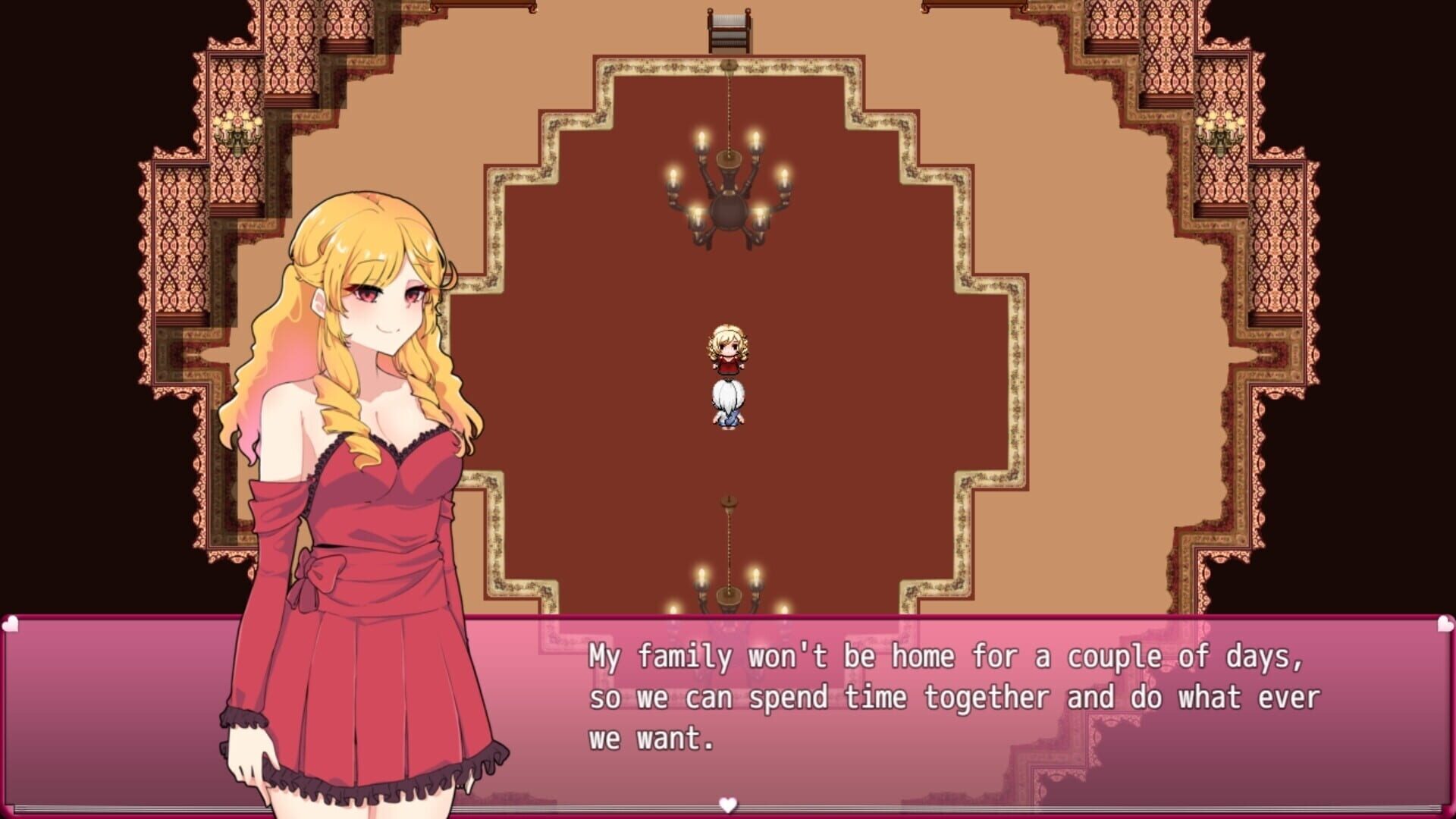Click the white heart continue indicator
The image size is (1456, 819).
727,806
